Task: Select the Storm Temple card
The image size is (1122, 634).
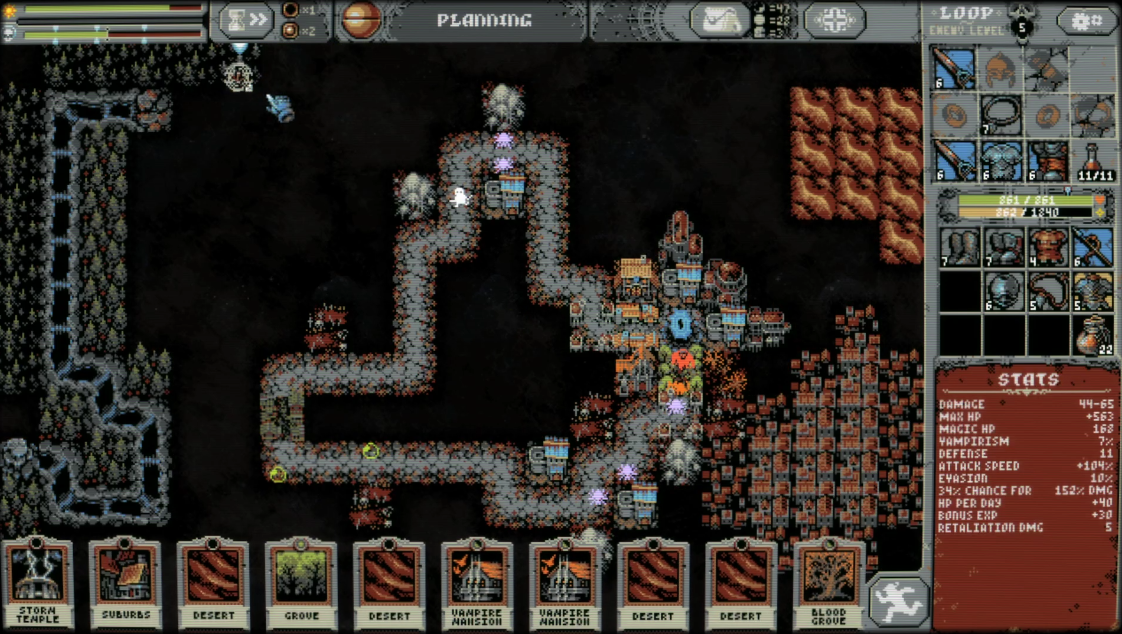Action: click(x=37, y=584)
